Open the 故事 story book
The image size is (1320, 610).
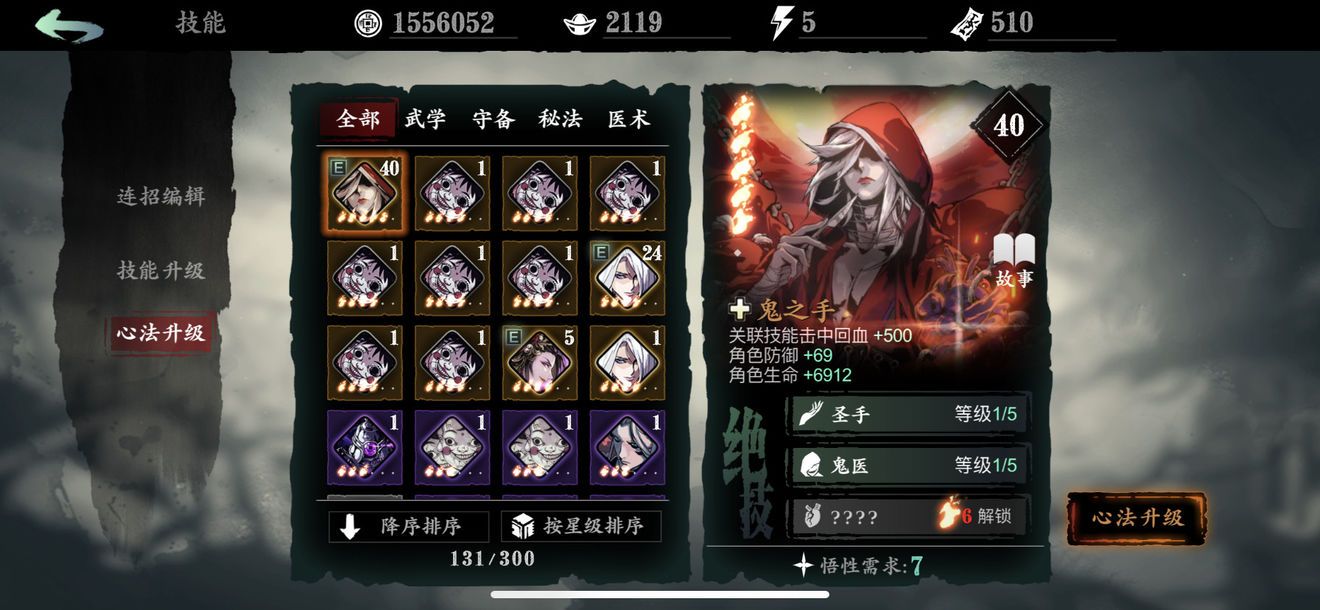pyautogui.click(x=1013, y=261)
